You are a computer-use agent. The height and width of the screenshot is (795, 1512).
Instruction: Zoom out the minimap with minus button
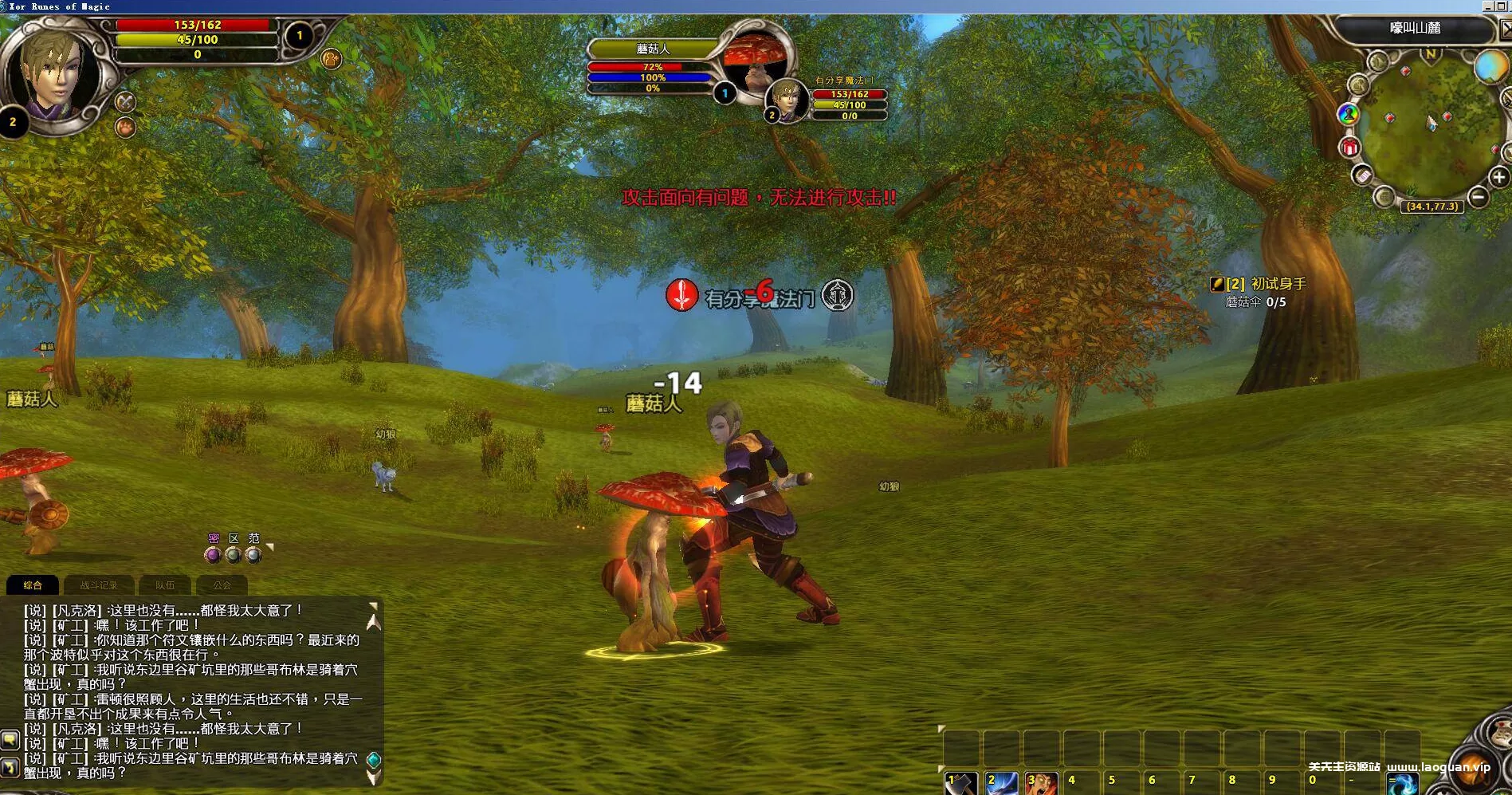tap(1478, 196)
